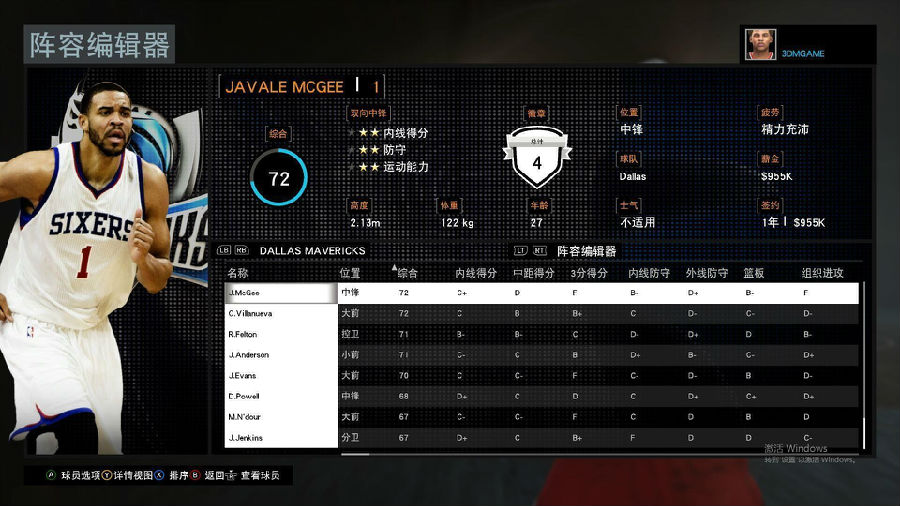This screenshot has width=900, height=506.
Task: Click the 名称 name column header
Action: point(238,273)
